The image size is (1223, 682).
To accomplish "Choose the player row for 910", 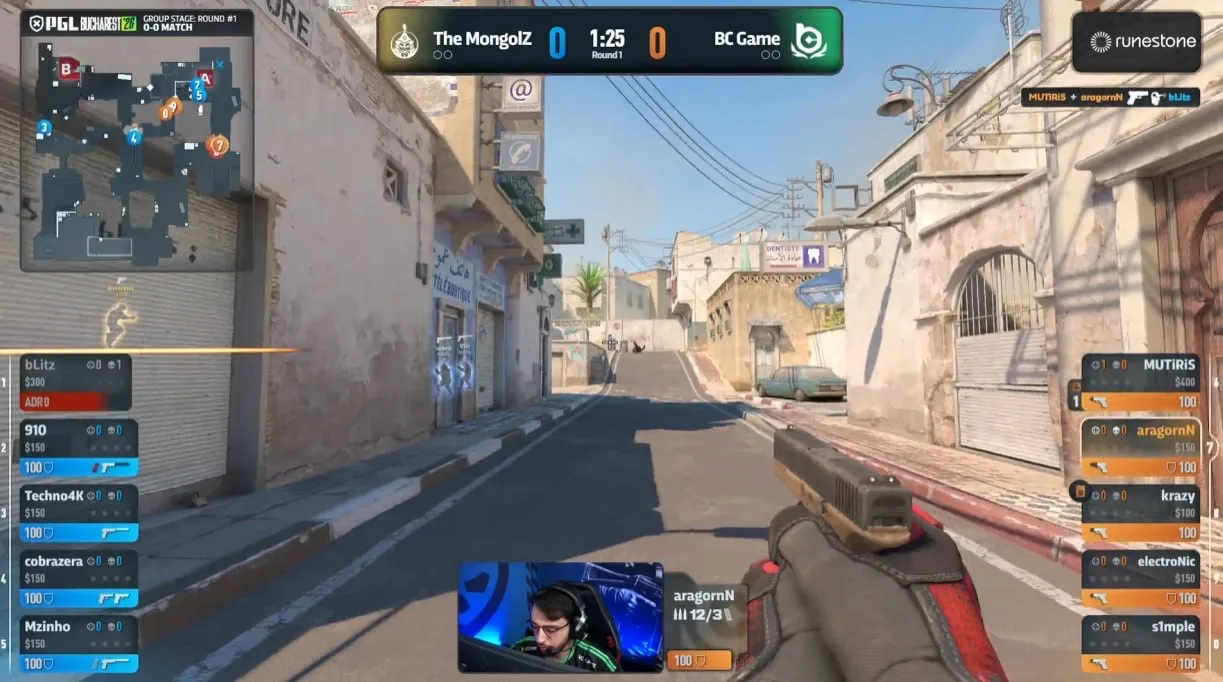I will [79, 448].
